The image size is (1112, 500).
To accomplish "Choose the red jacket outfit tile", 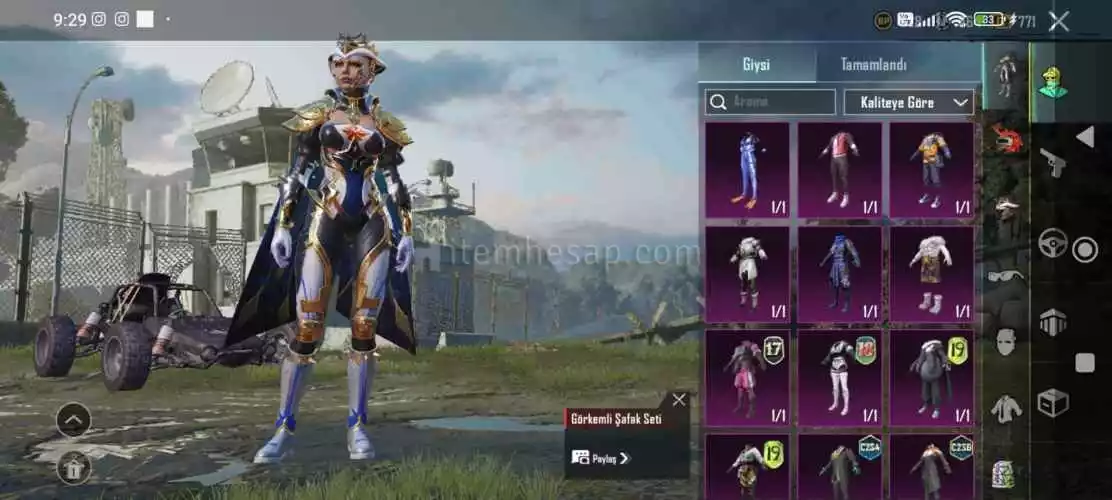I will coord(839,169).
